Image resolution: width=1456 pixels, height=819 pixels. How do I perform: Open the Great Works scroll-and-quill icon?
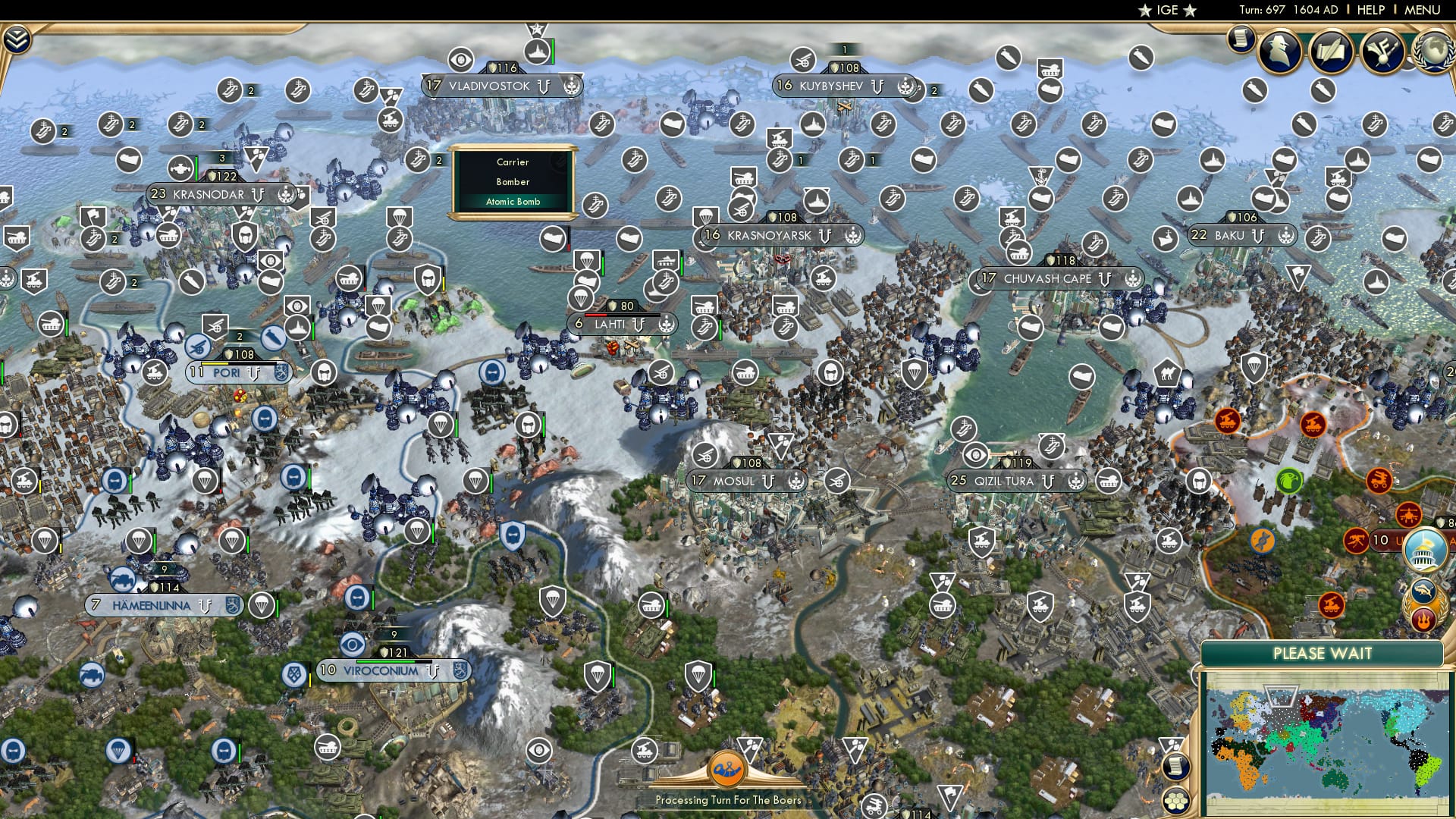(x=1332, y=53)
